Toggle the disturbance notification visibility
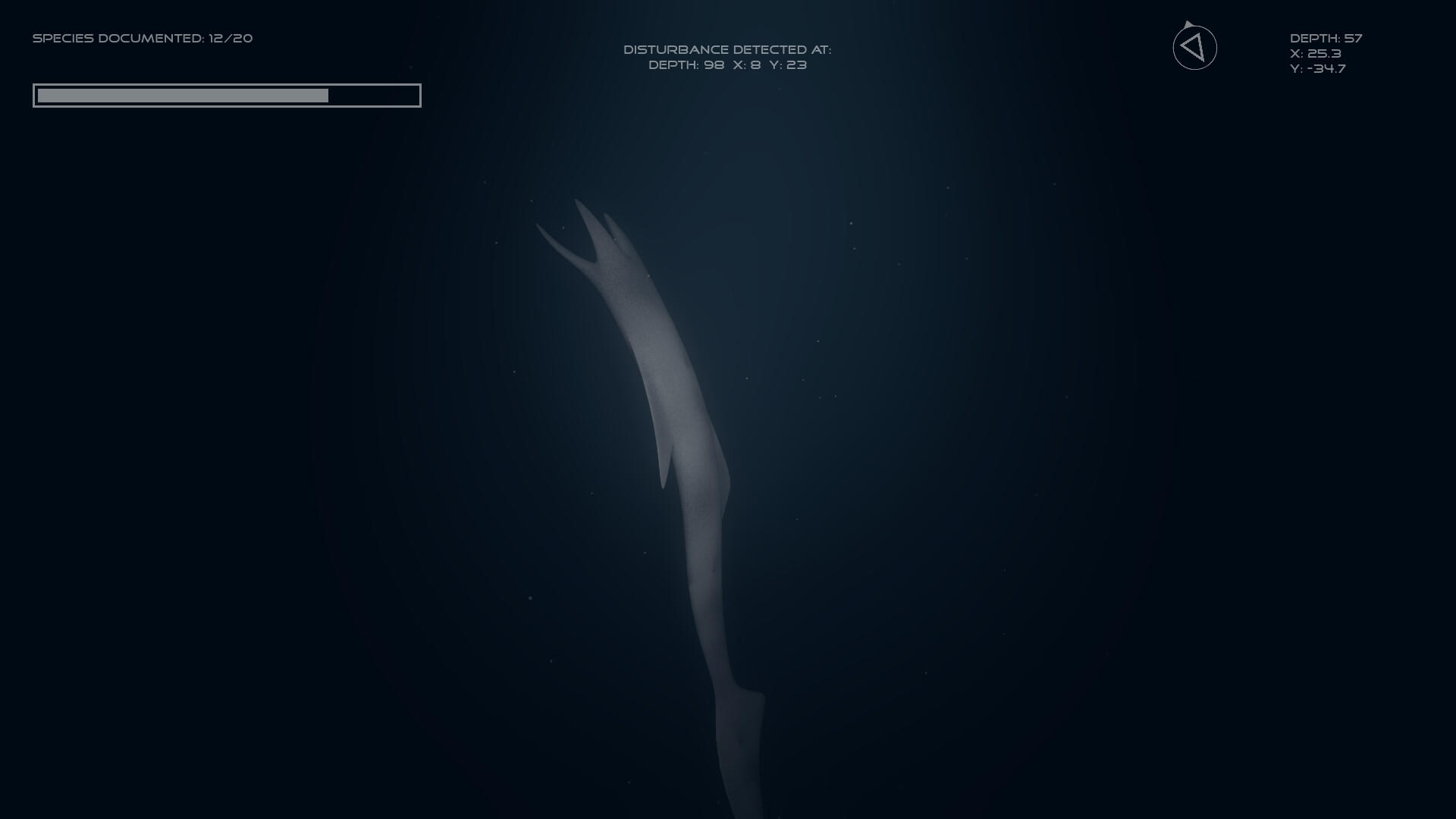The image size is (1456, 819). click(727, 57)
